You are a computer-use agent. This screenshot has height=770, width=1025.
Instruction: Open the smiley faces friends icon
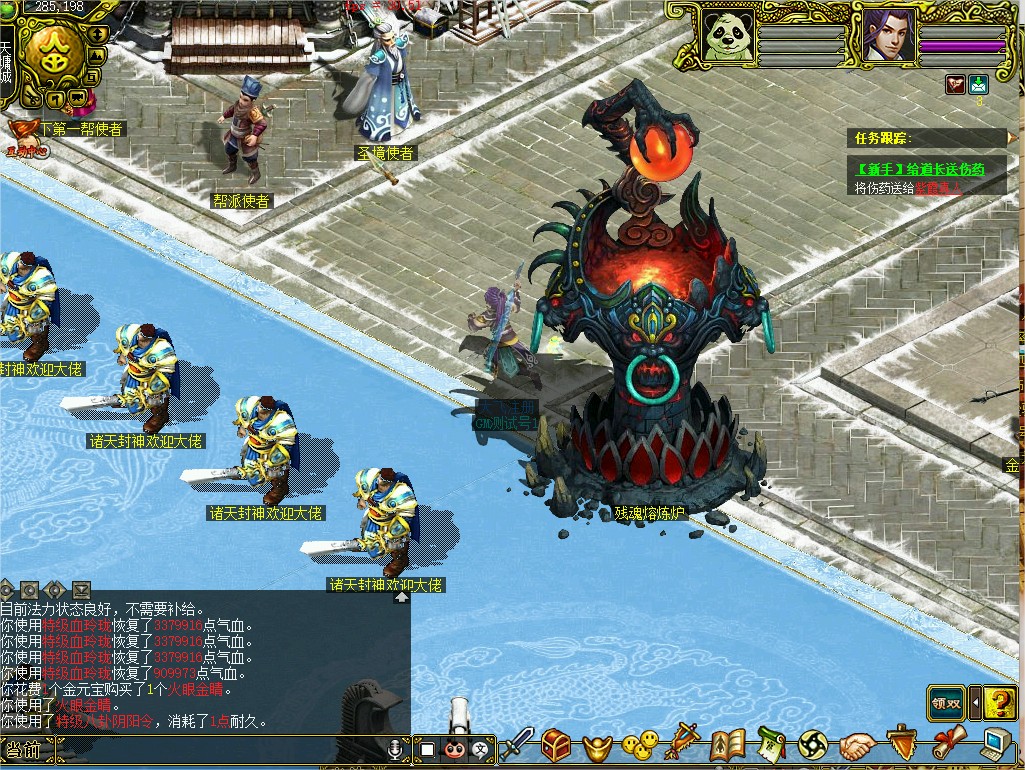click(641, 744)
